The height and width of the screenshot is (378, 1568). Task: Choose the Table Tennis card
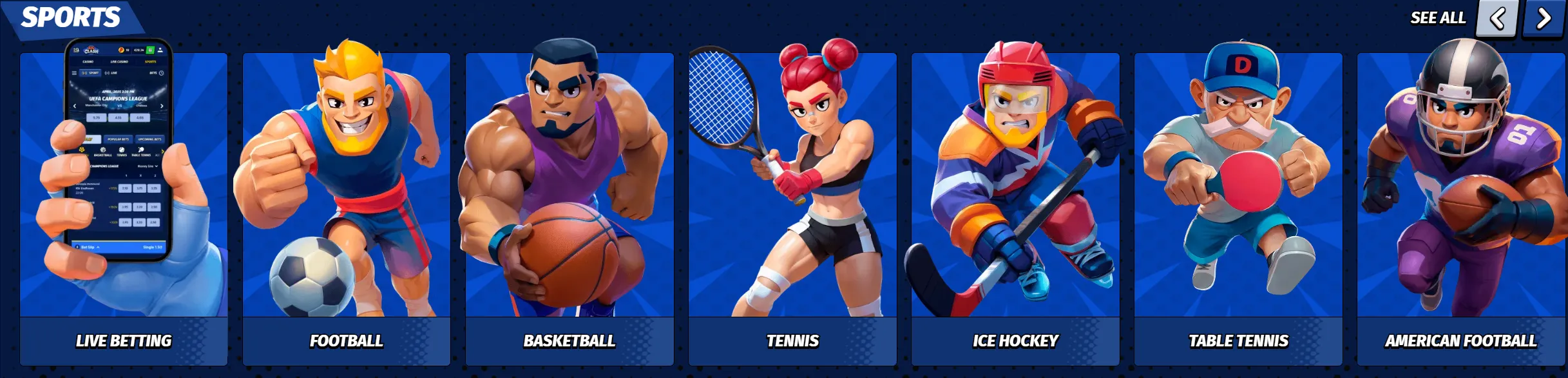(1238, 210)
